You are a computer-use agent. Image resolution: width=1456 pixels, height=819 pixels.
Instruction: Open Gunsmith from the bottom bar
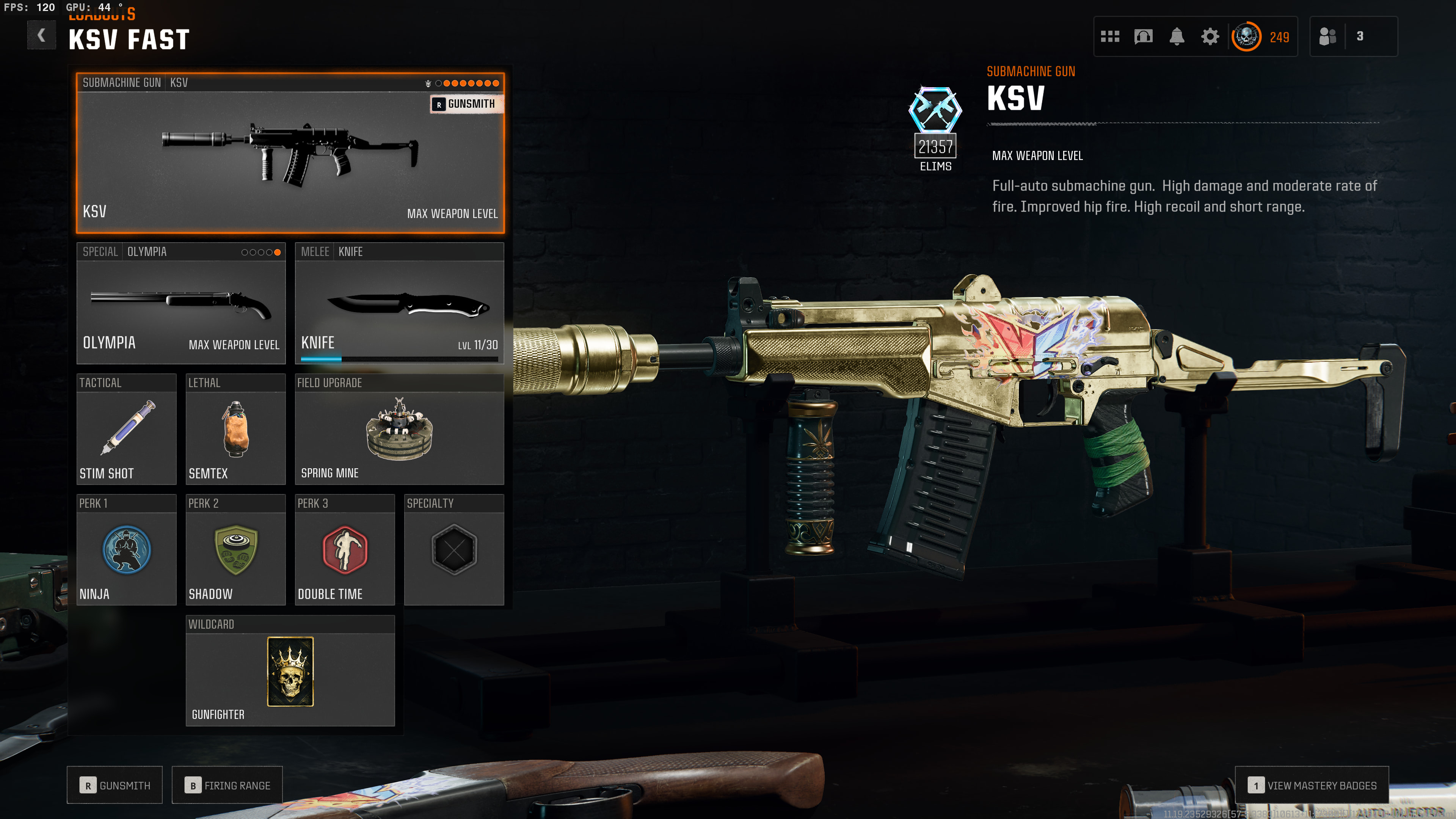click(115, 785)
